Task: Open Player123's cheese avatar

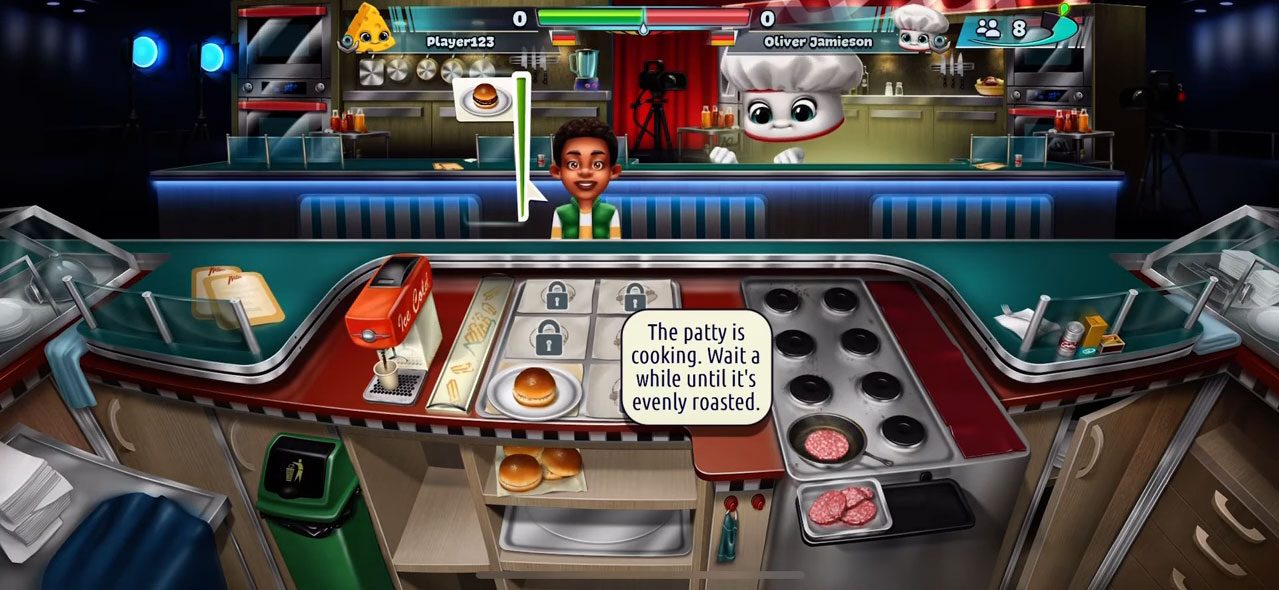Action: (x=368, y=29)
